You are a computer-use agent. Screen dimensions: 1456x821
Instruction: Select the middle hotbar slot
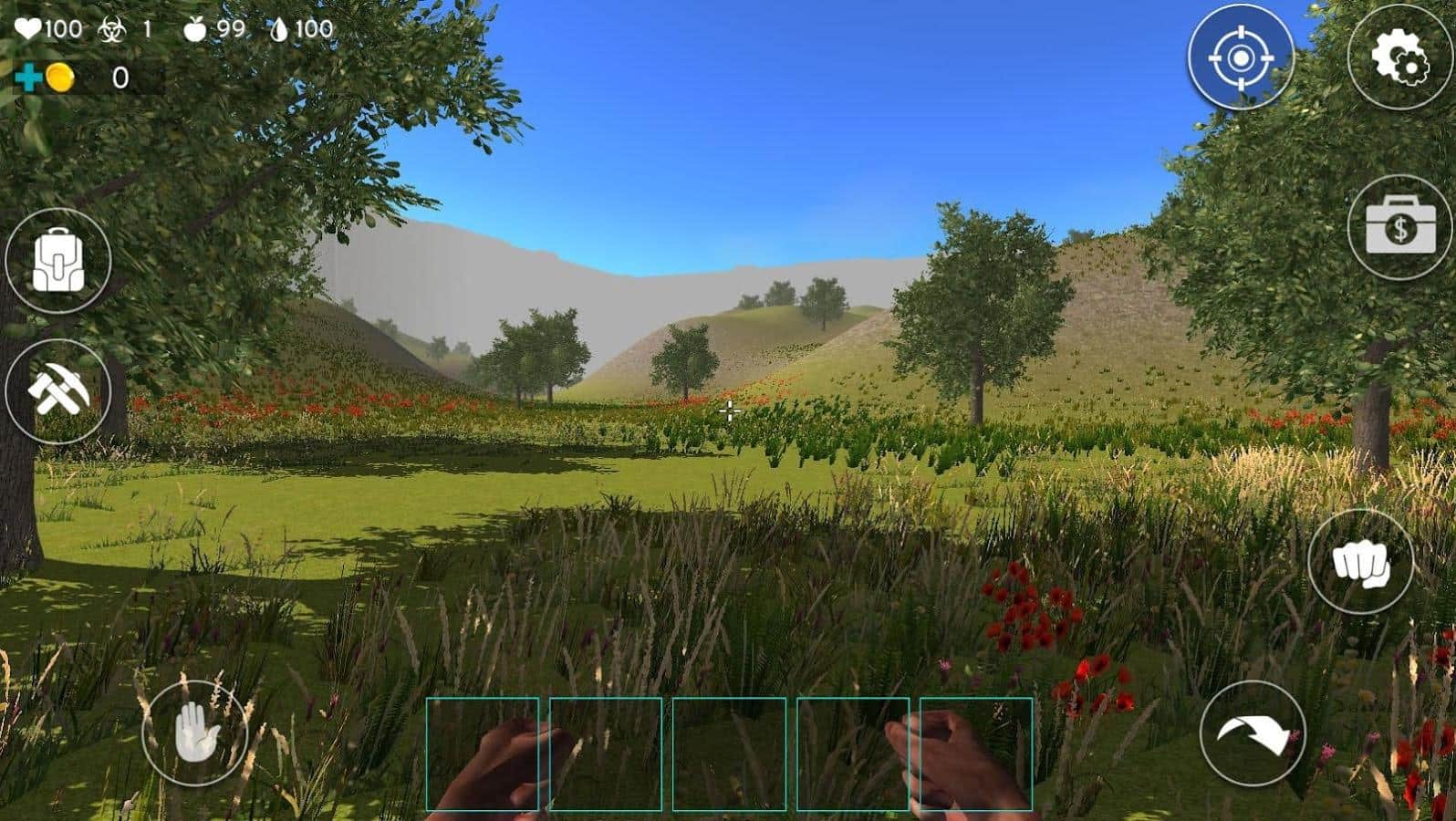[730, 755]
